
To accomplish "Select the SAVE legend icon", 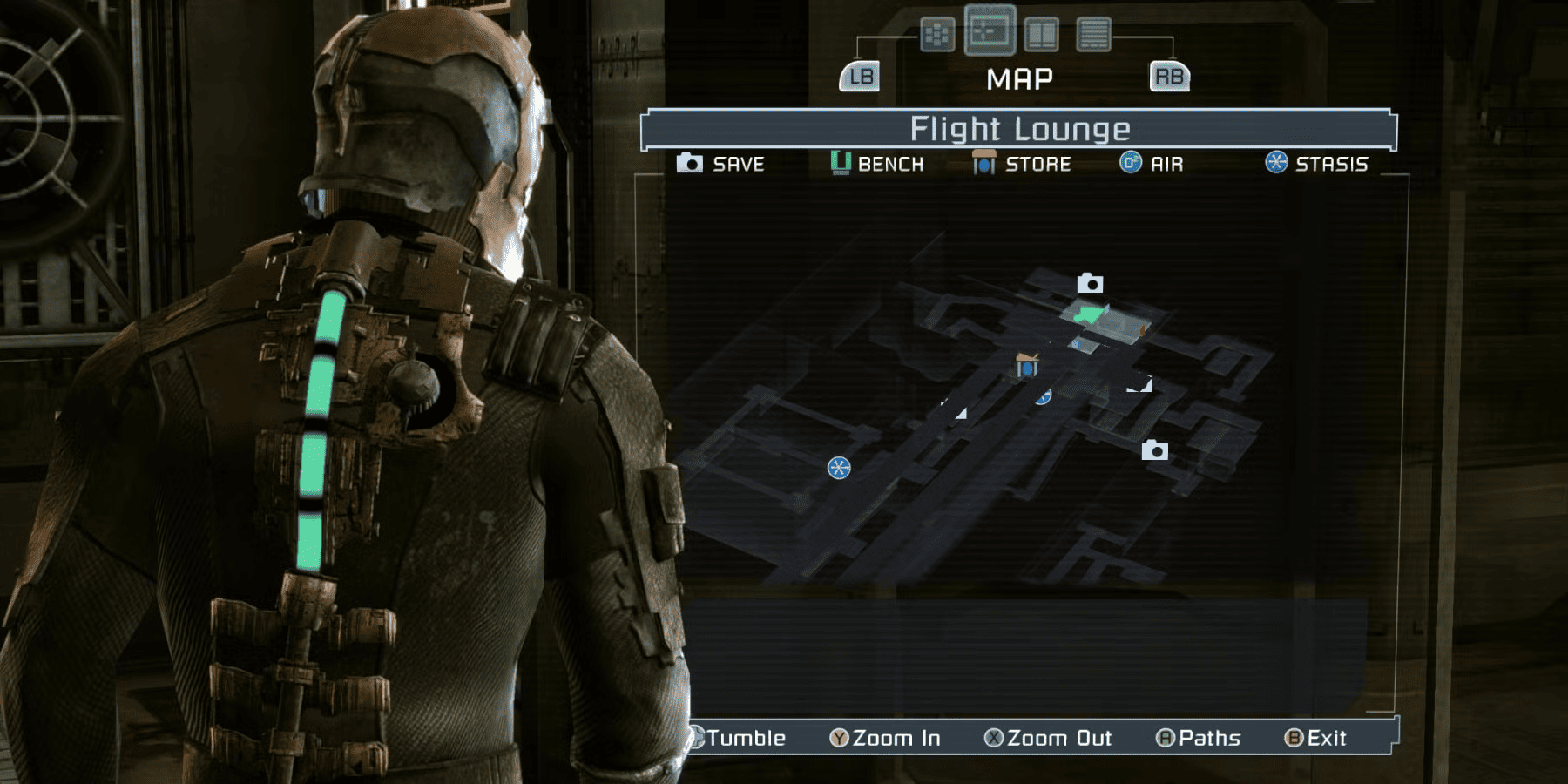I will (691, 163).
